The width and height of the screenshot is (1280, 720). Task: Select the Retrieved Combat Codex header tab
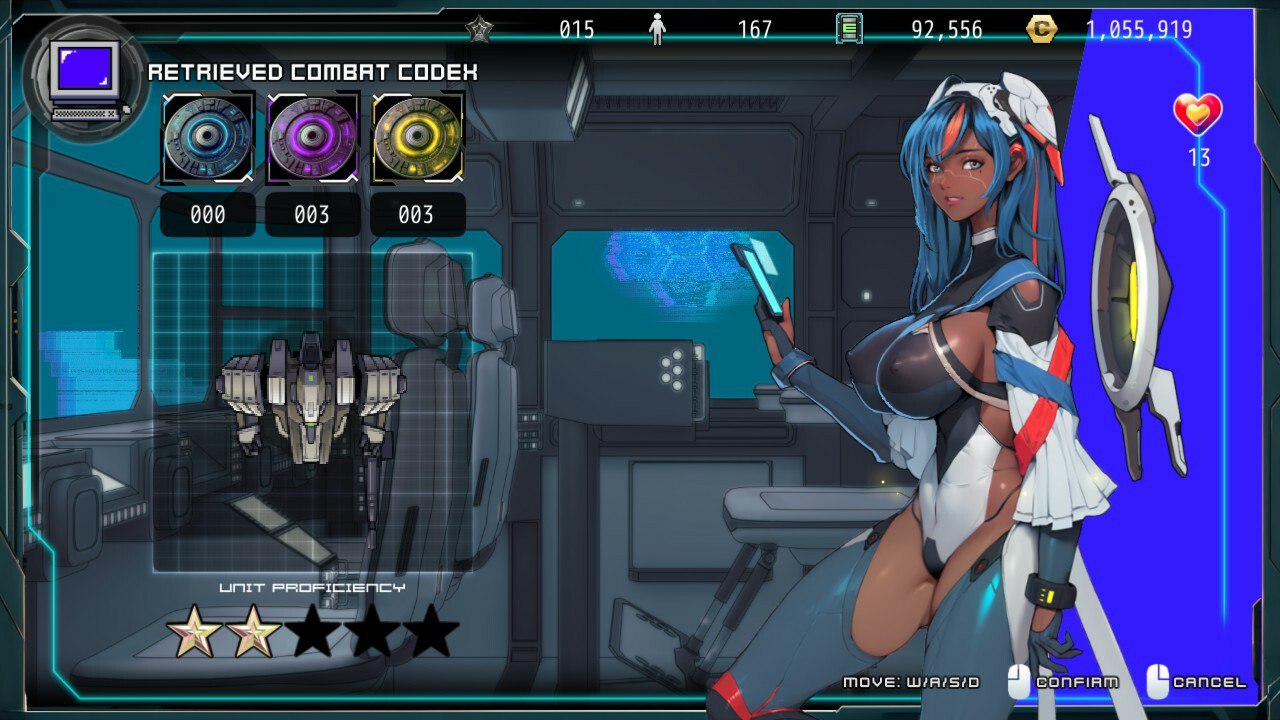point(314,72)
